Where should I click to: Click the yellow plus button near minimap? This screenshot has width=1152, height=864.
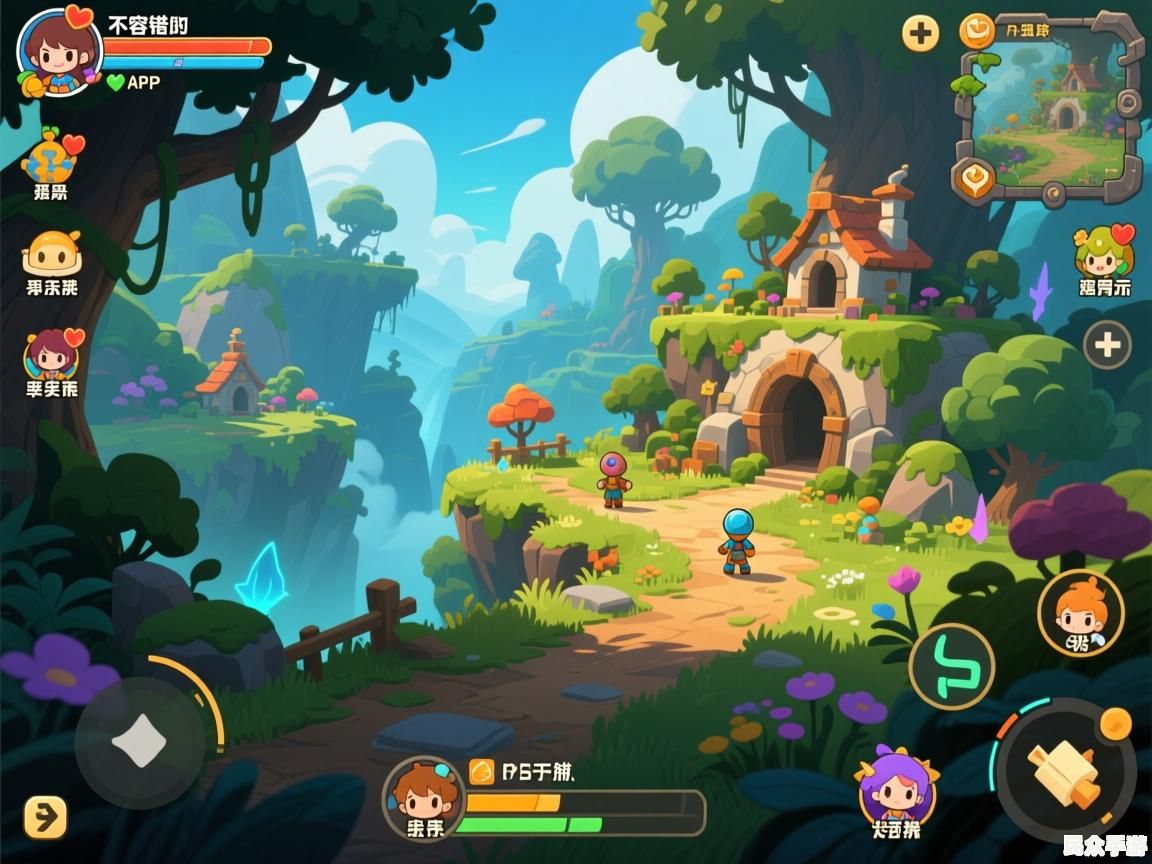point(920,34)
